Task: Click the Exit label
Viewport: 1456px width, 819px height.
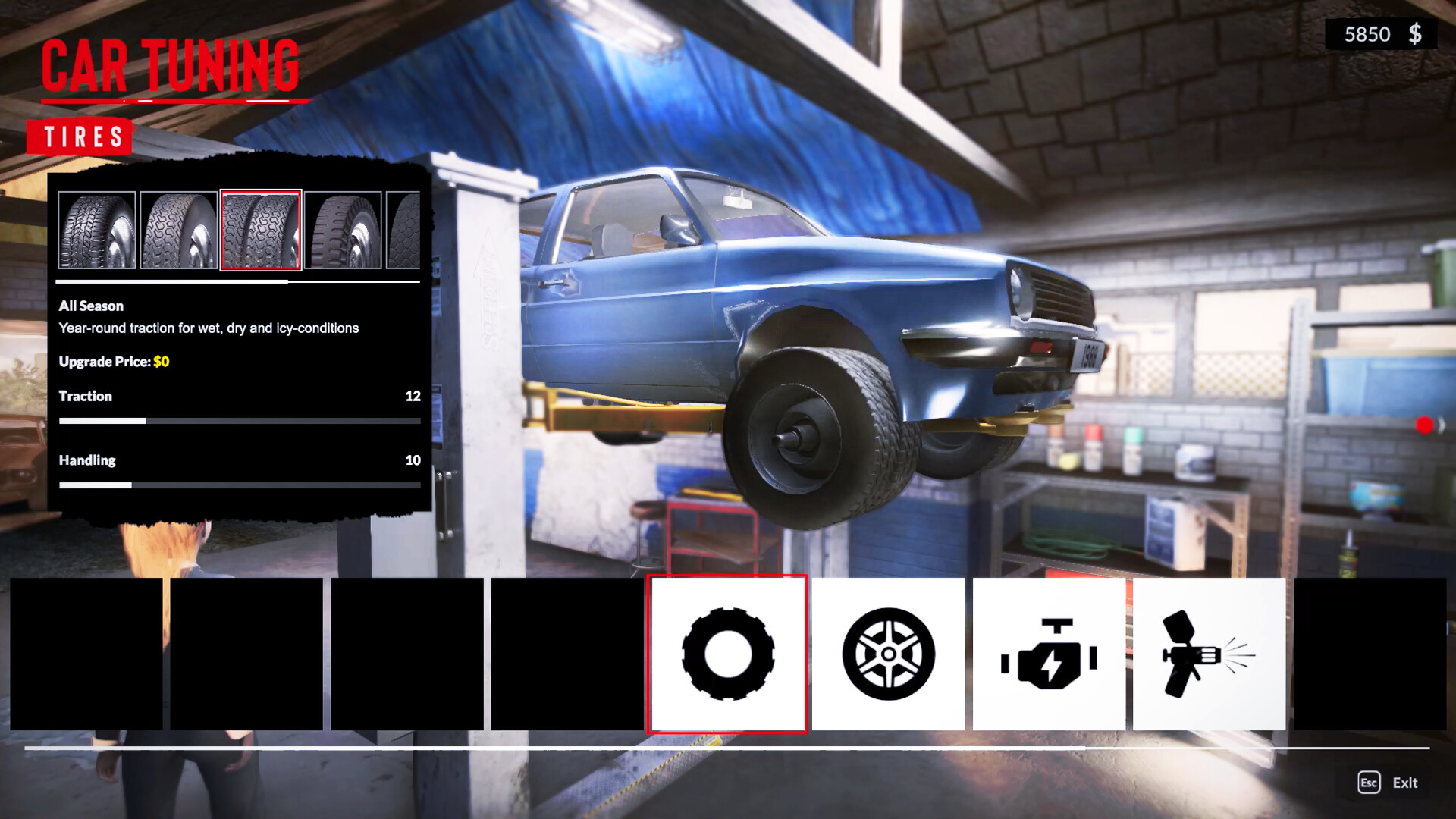Action: [1407, 783]
